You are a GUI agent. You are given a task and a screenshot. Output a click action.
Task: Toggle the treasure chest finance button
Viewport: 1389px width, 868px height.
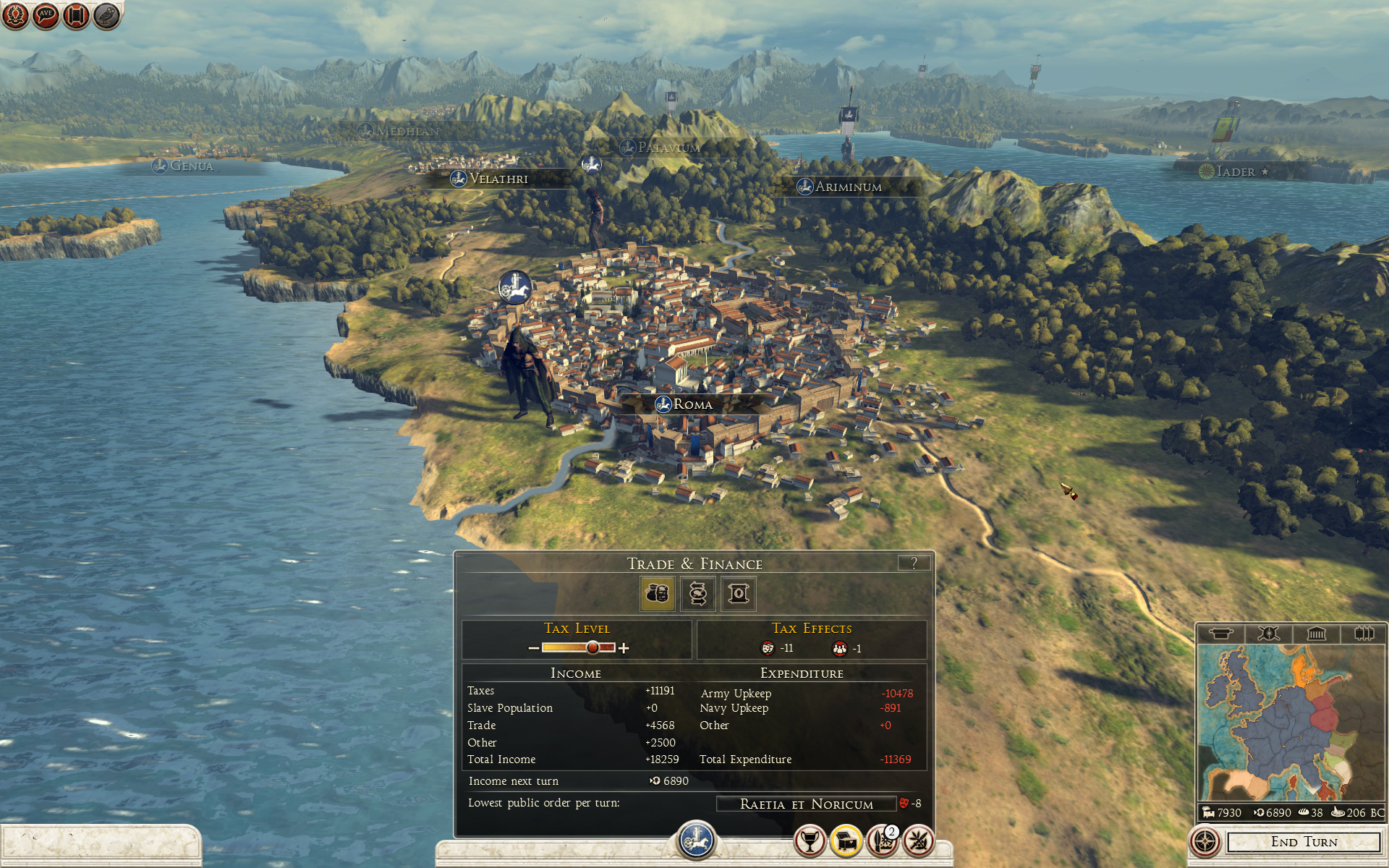846,841
